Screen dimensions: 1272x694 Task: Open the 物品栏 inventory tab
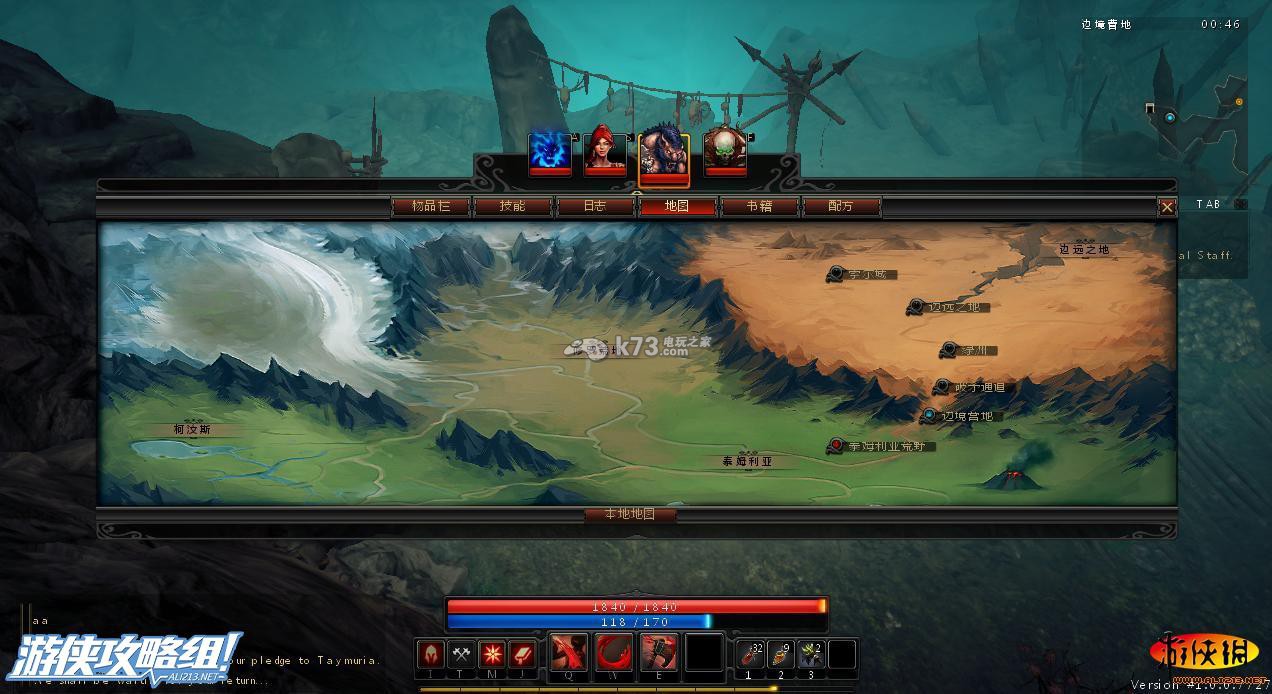coord(430,206)
